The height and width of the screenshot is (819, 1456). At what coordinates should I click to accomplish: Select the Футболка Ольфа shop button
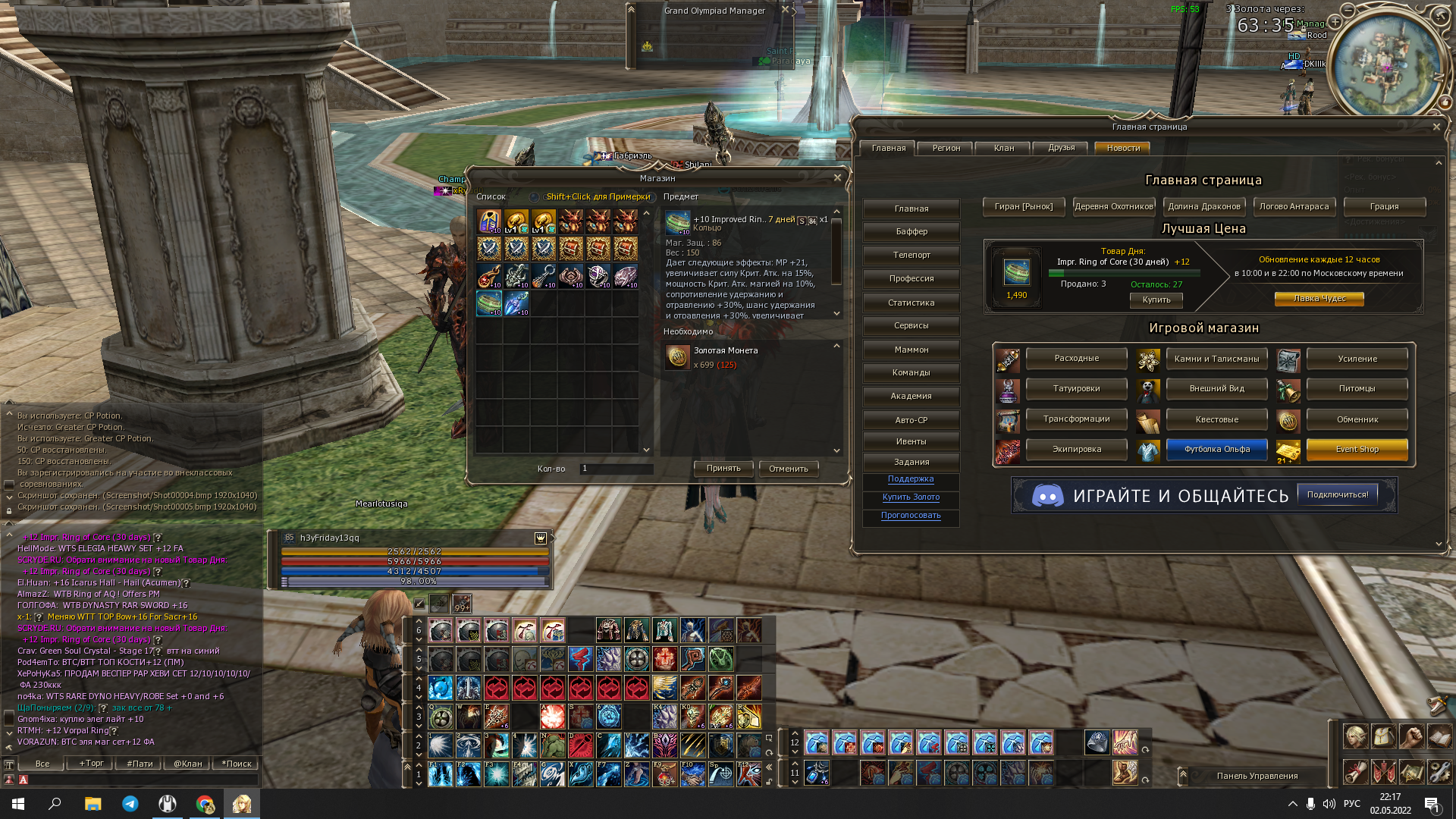click(x=1216, y=449)
